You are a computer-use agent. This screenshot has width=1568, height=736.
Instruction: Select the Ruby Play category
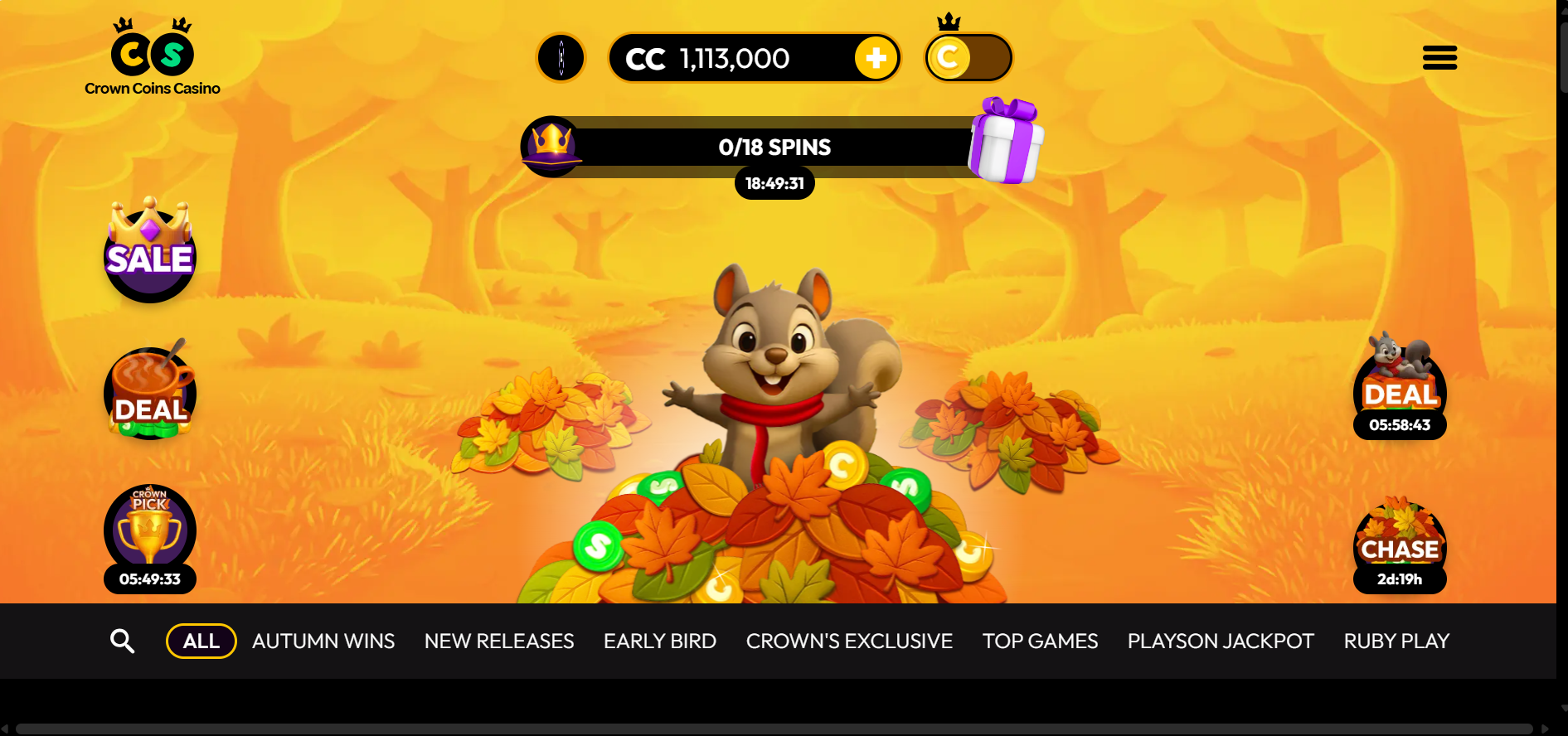pos(1396,641)
